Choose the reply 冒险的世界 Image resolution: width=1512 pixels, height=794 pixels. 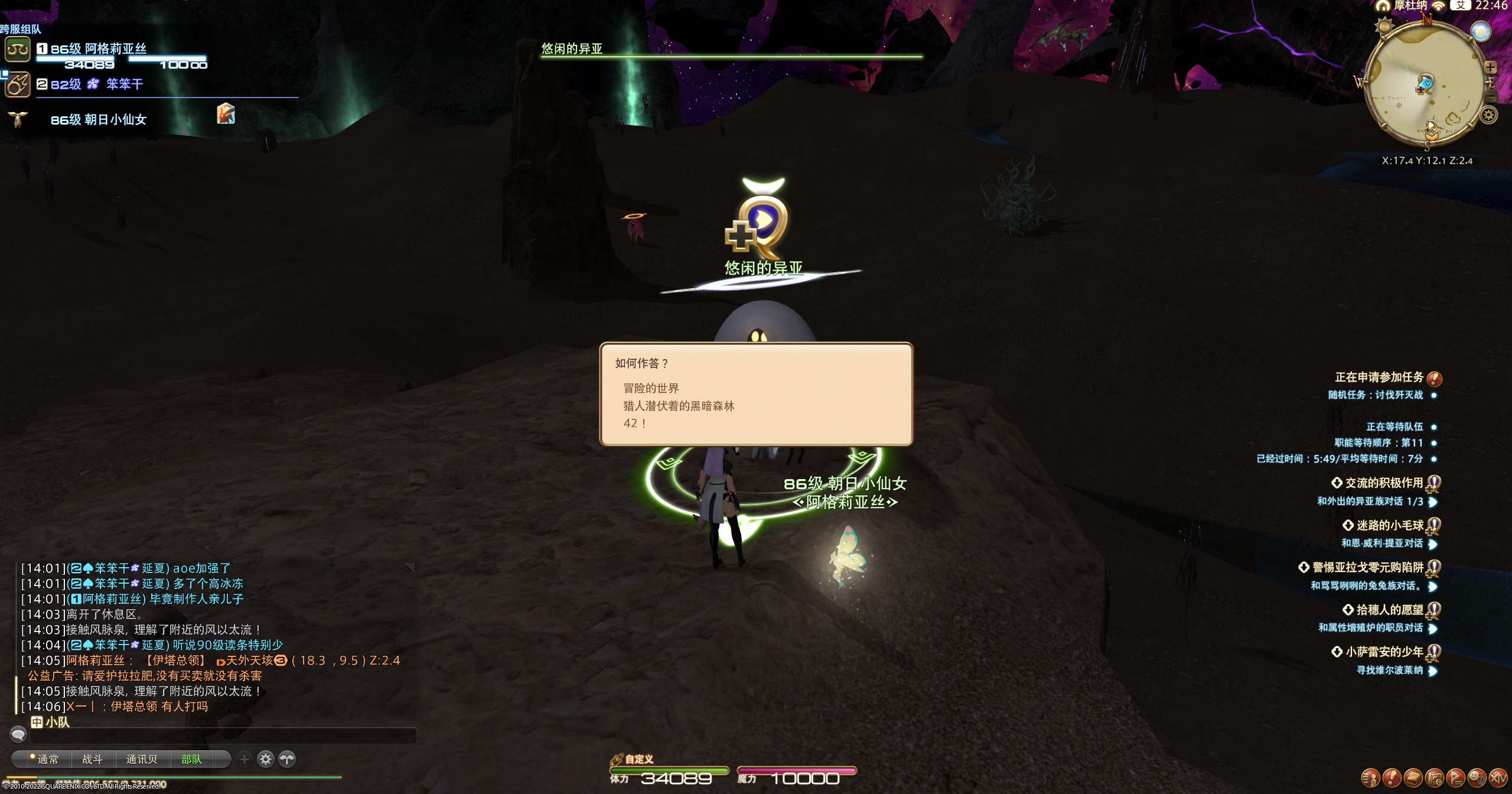tap(651, 388)
